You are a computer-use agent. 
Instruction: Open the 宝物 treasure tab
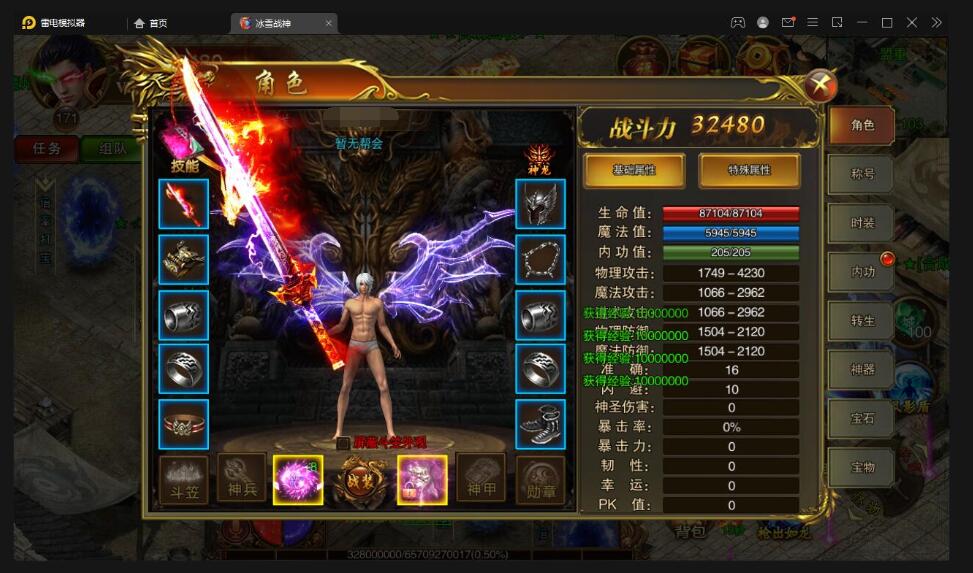pyautogui.click(x=861, y=467)
